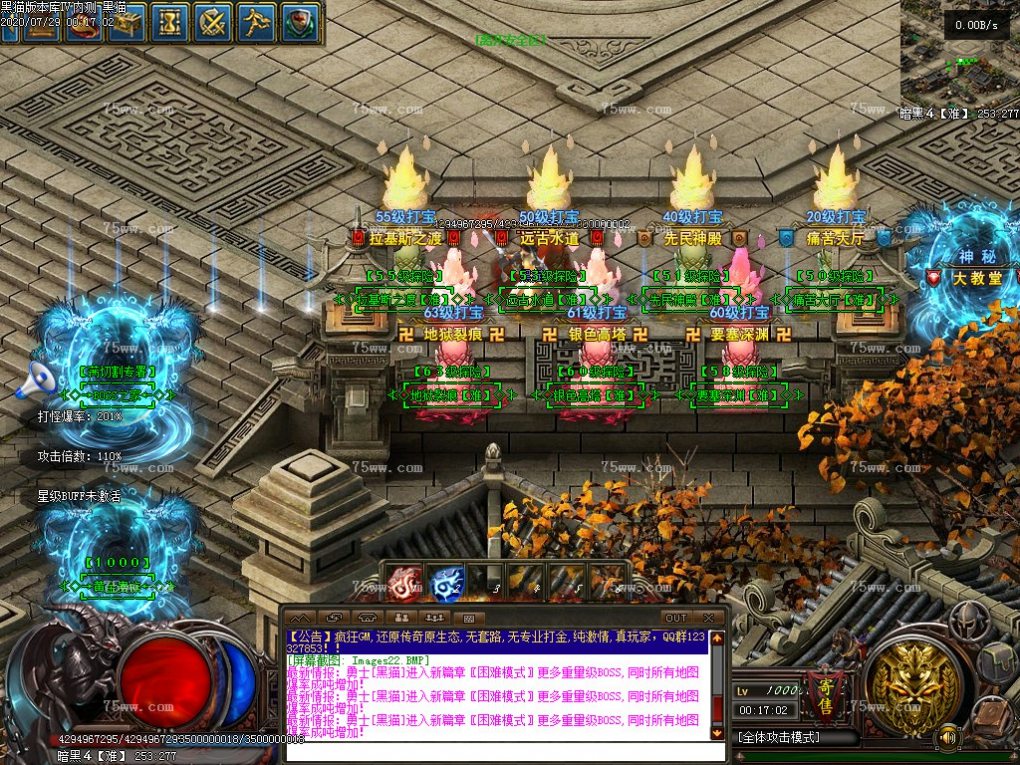Close the chat panel with X
The width and height of the screenshot is (1020, 765).
[x=710, y=618]
